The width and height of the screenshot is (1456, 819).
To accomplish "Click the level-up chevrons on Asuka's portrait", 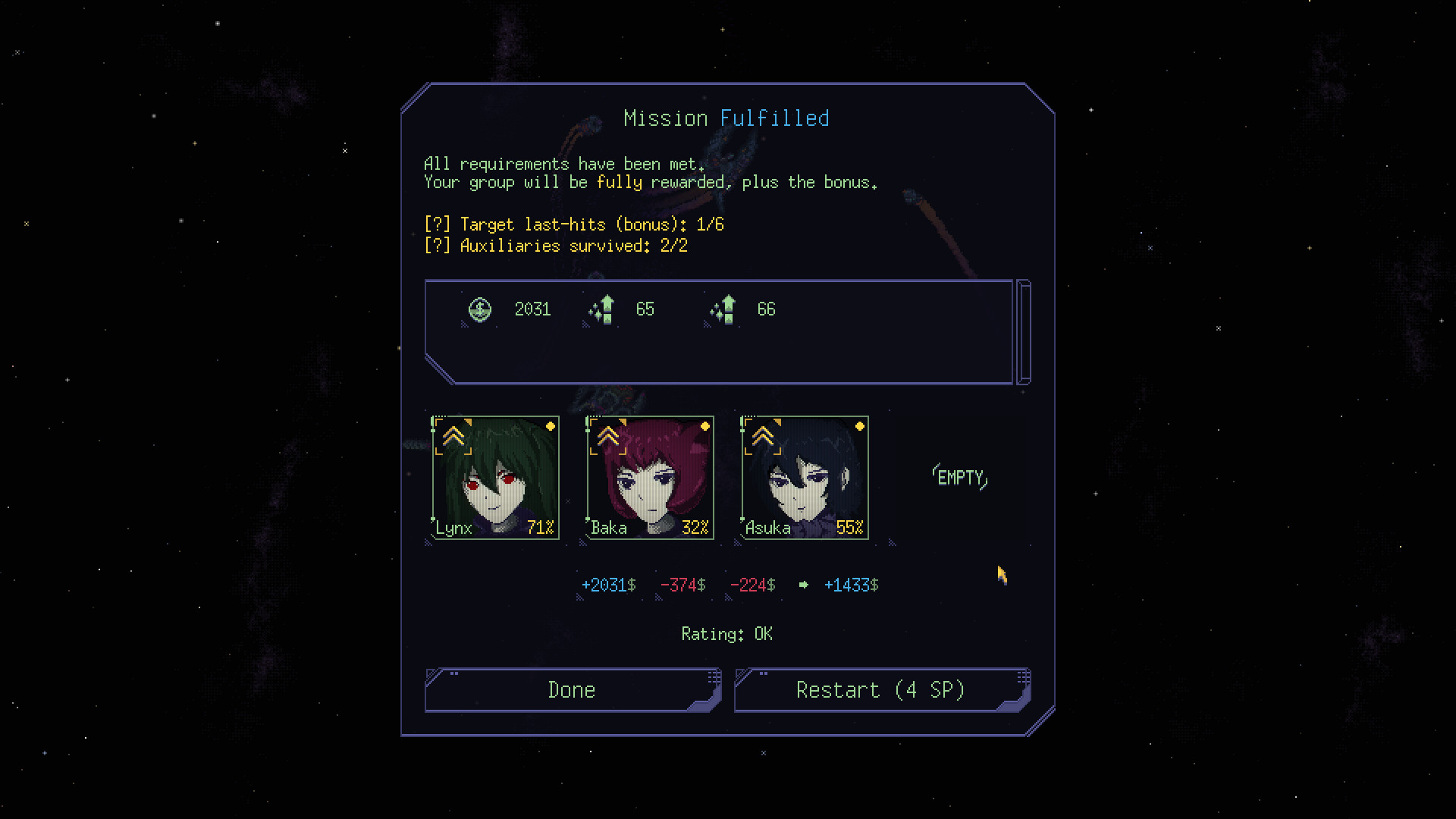I will (x=762, y=435).
